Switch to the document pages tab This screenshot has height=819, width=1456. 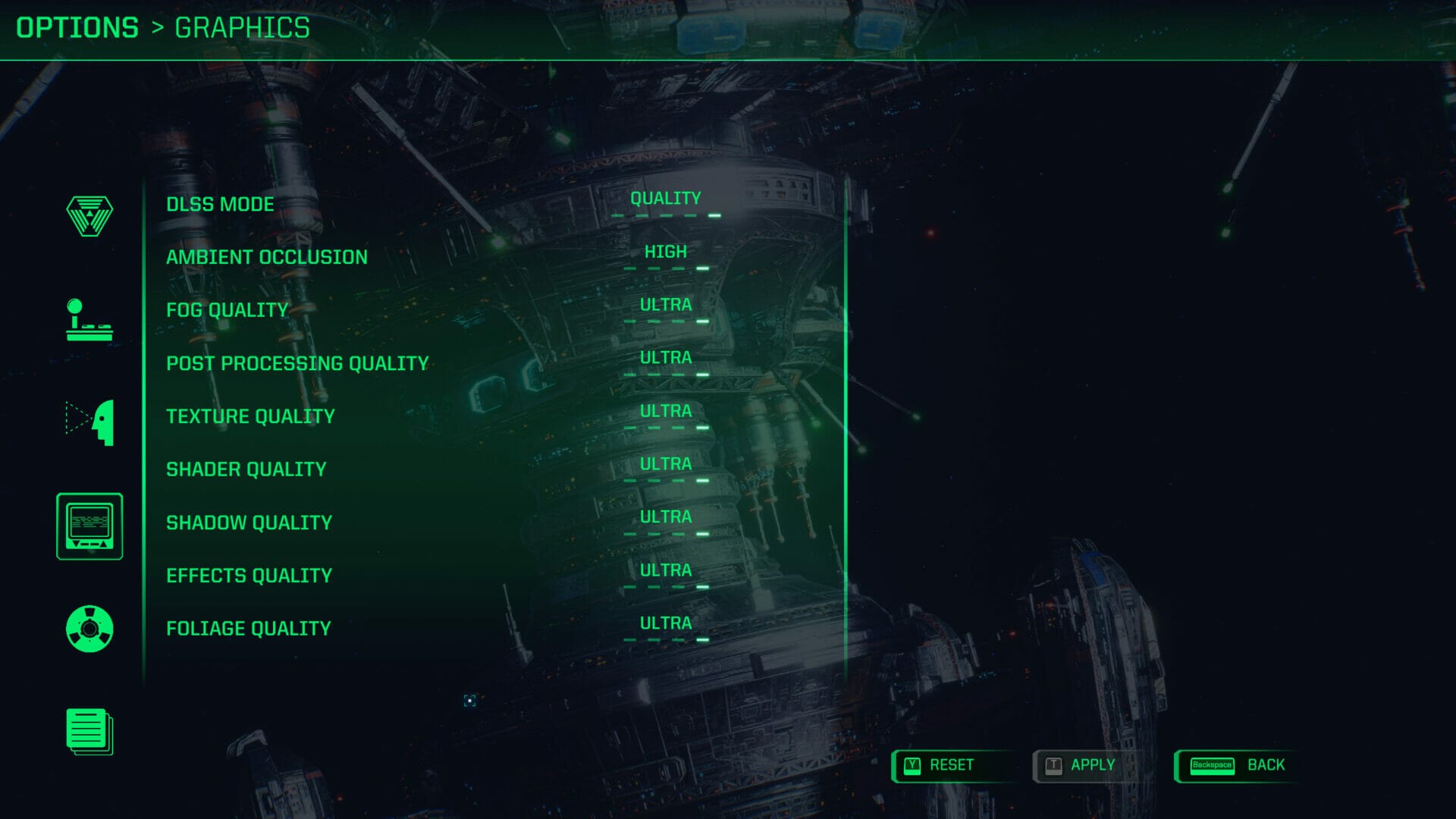pyautogui.click(x=89, y=732)
